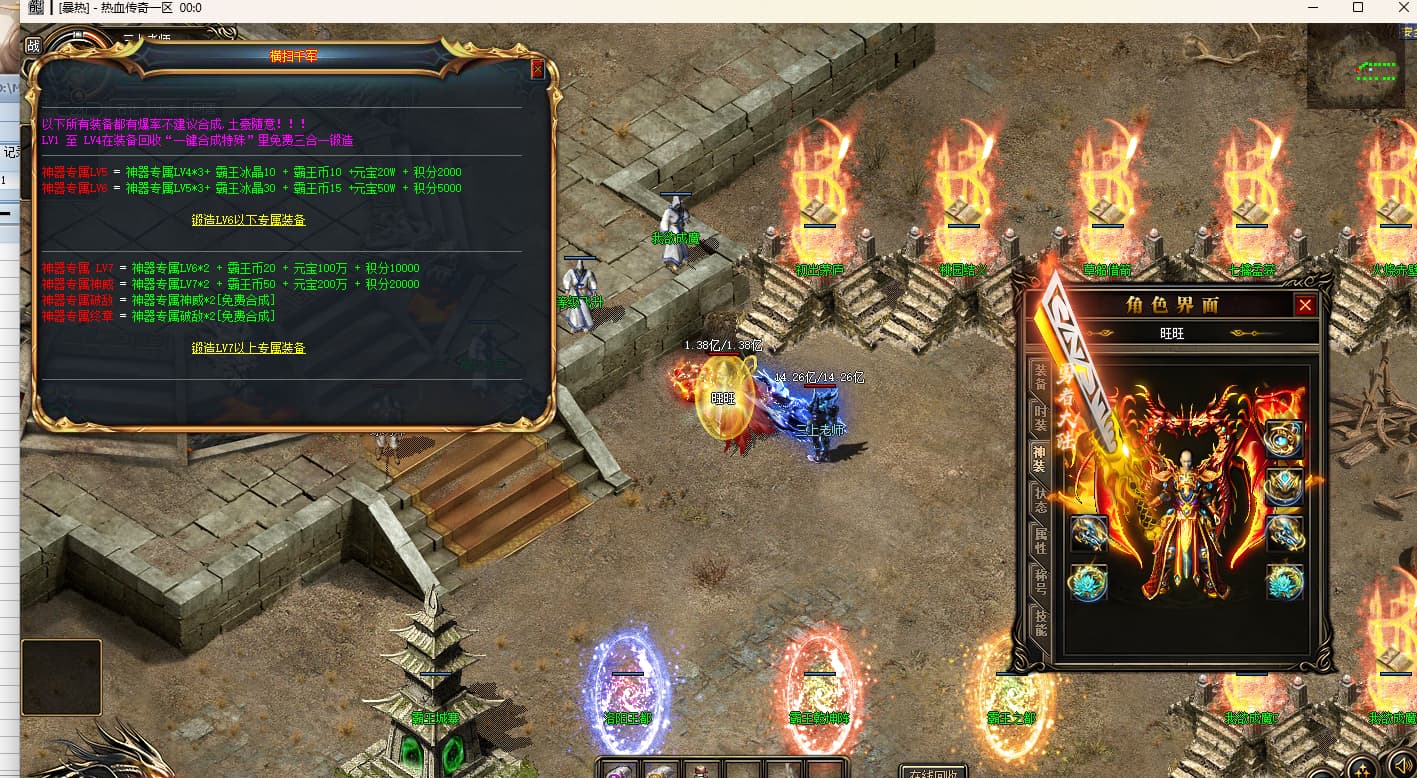The image size is (1417, 778).
Task: Switch to the 属性 tab
Action: [1040, 541]
